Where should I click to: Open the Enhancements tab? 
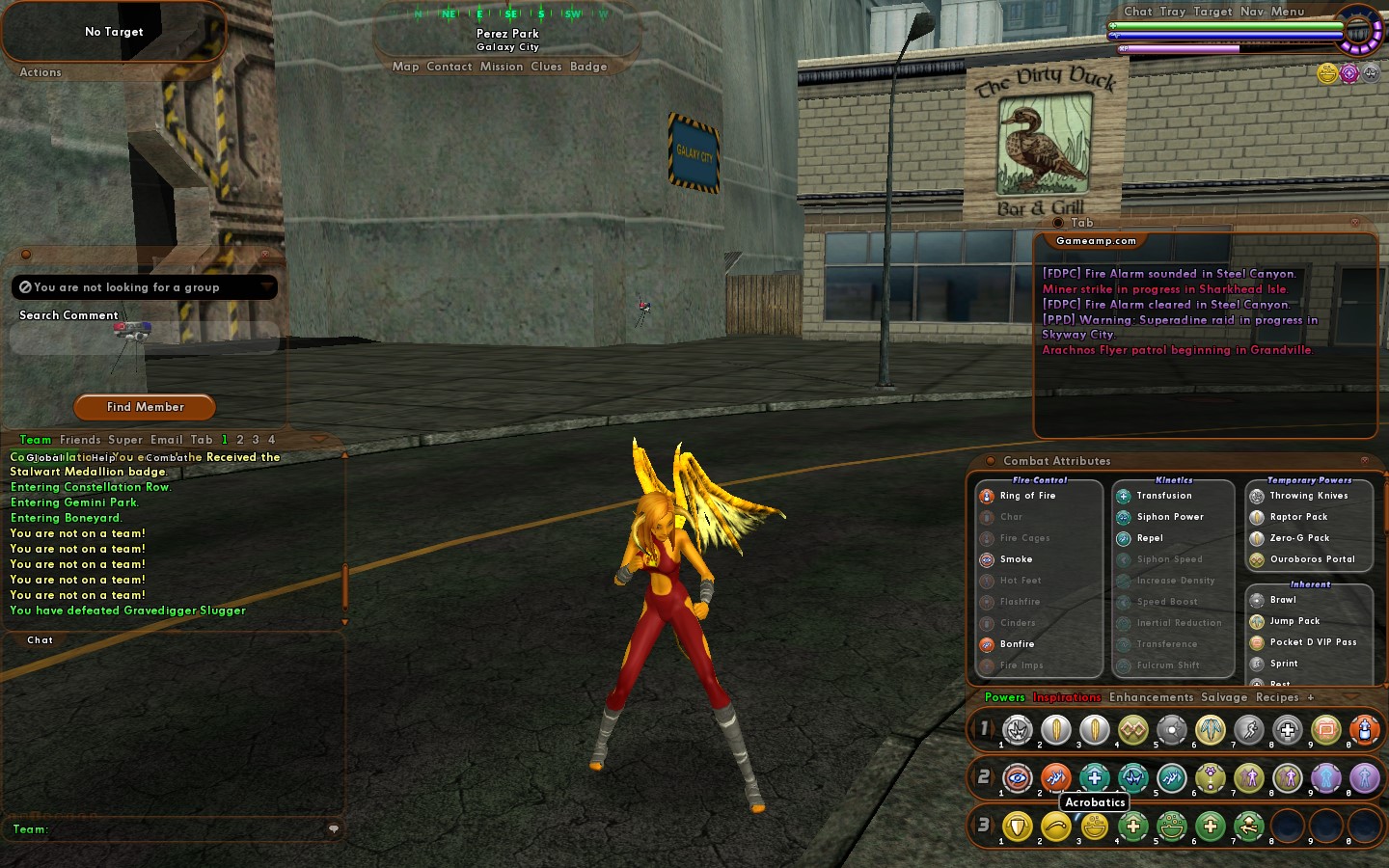pyautogui.click(x=1151, y=697)
